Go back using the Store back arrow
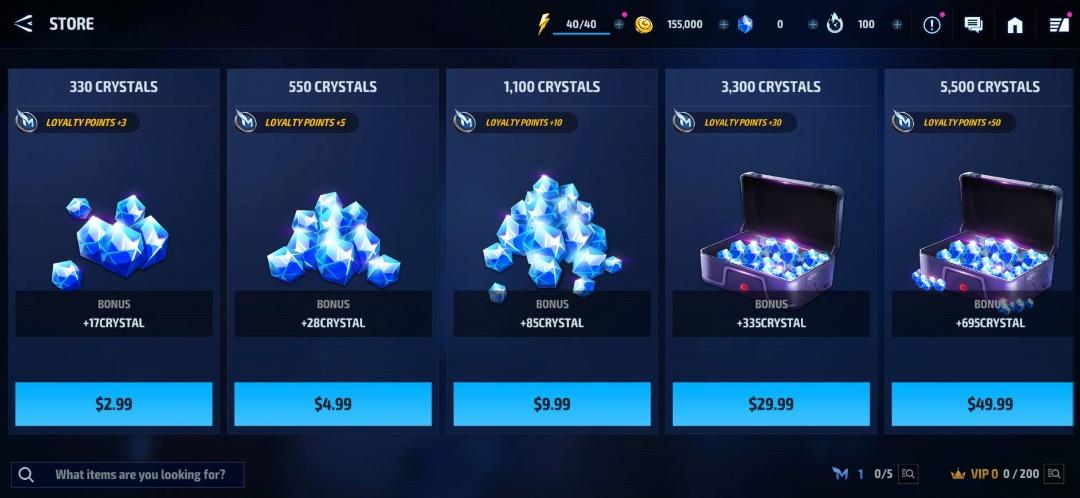The width and height of the screenshot is (1080, 498). pyautogui.click(x=24, y=24)
